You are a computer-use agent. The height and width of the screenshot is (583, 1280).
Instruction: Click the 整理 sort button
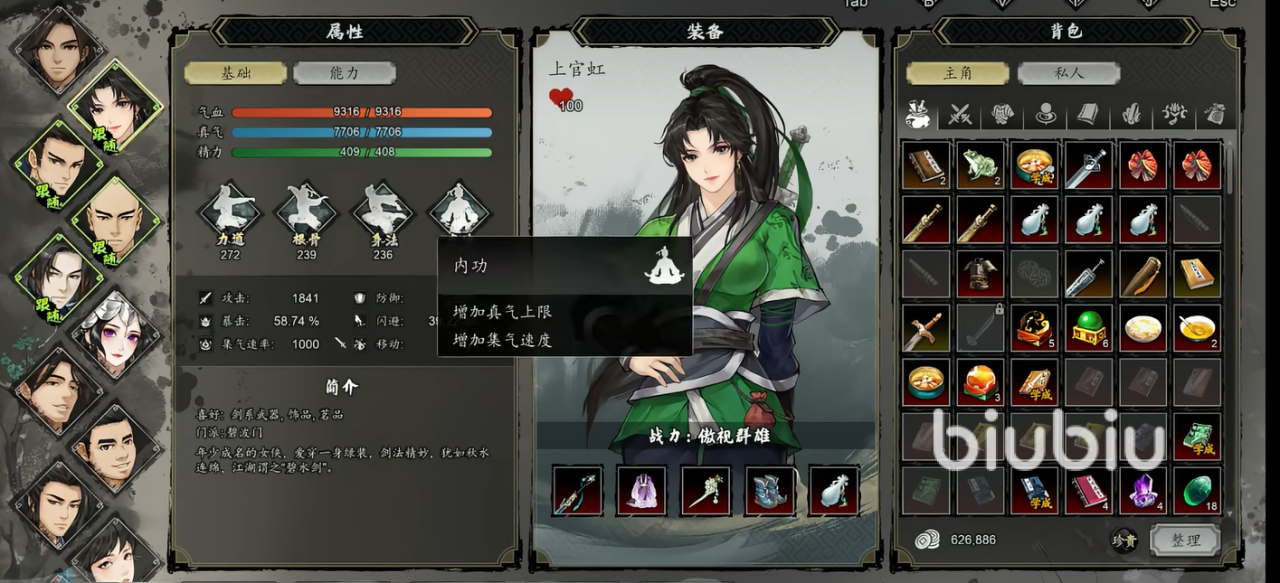coord(1185,540)
